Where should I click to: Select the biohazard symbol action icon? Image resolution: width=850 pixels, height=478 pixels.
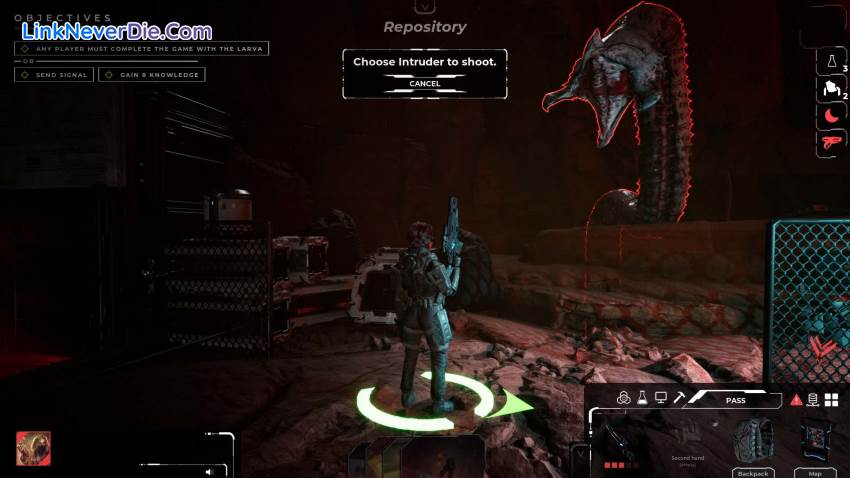click(x=623, y=398)
